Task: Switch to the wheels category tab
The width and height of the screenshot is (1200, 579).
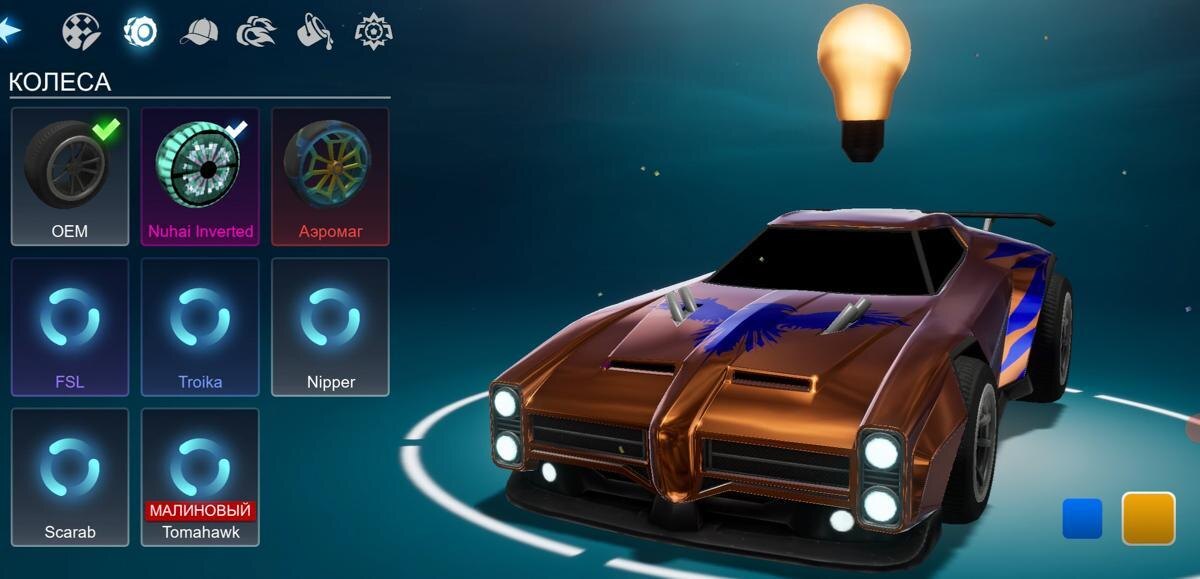Action: click(140, 31)
